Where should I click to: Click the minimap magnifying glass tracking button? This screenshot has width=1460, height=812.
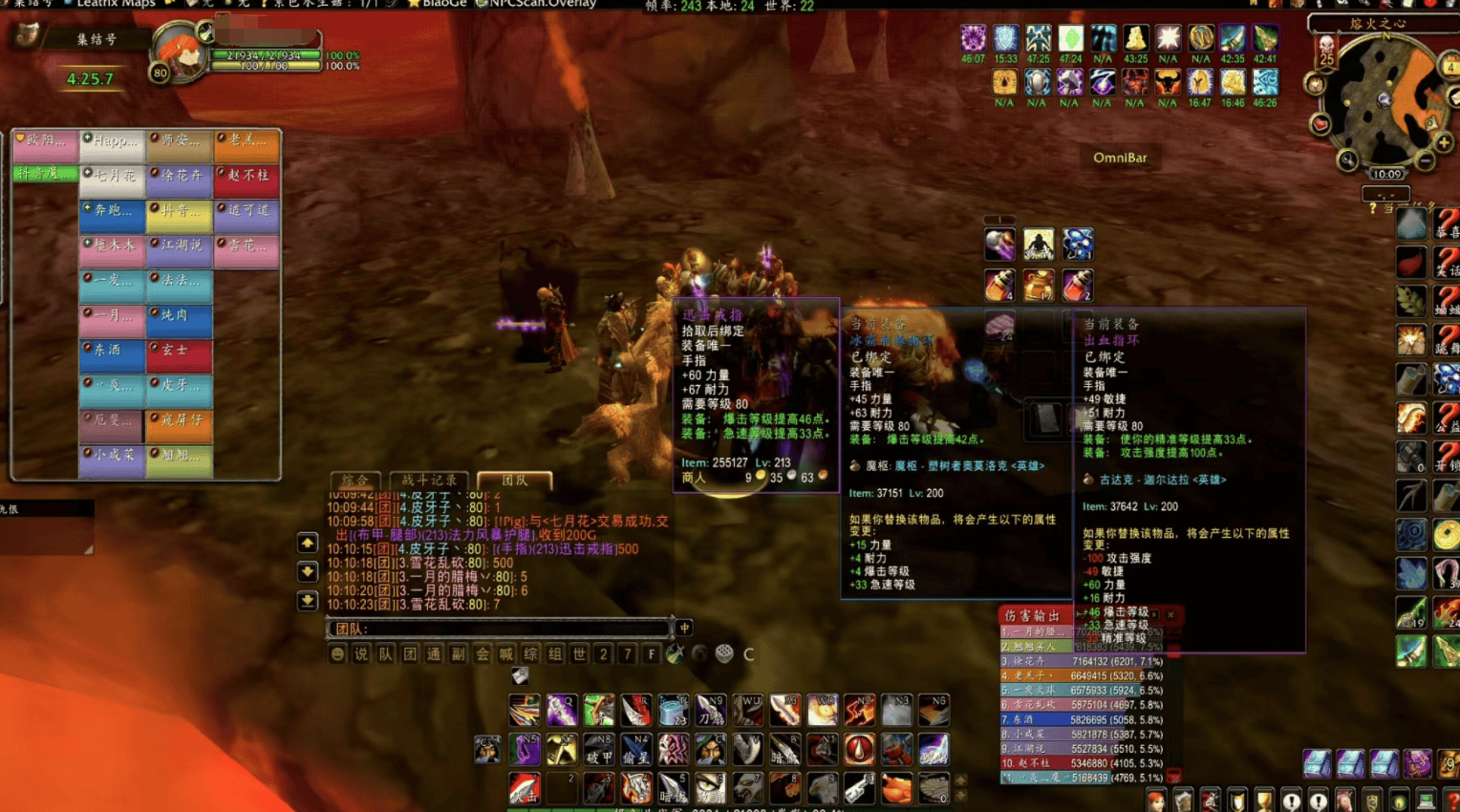click(1347, 160)
